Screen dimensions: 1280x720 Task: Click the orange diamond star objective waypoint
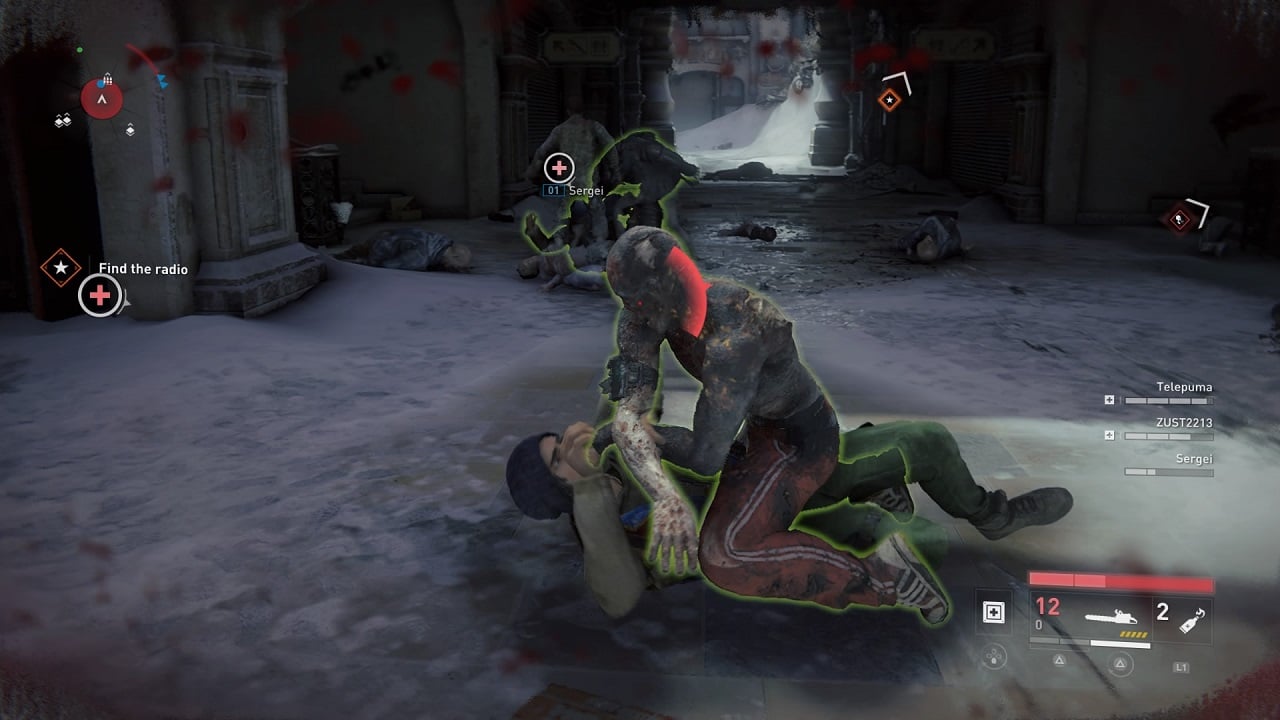888,99
